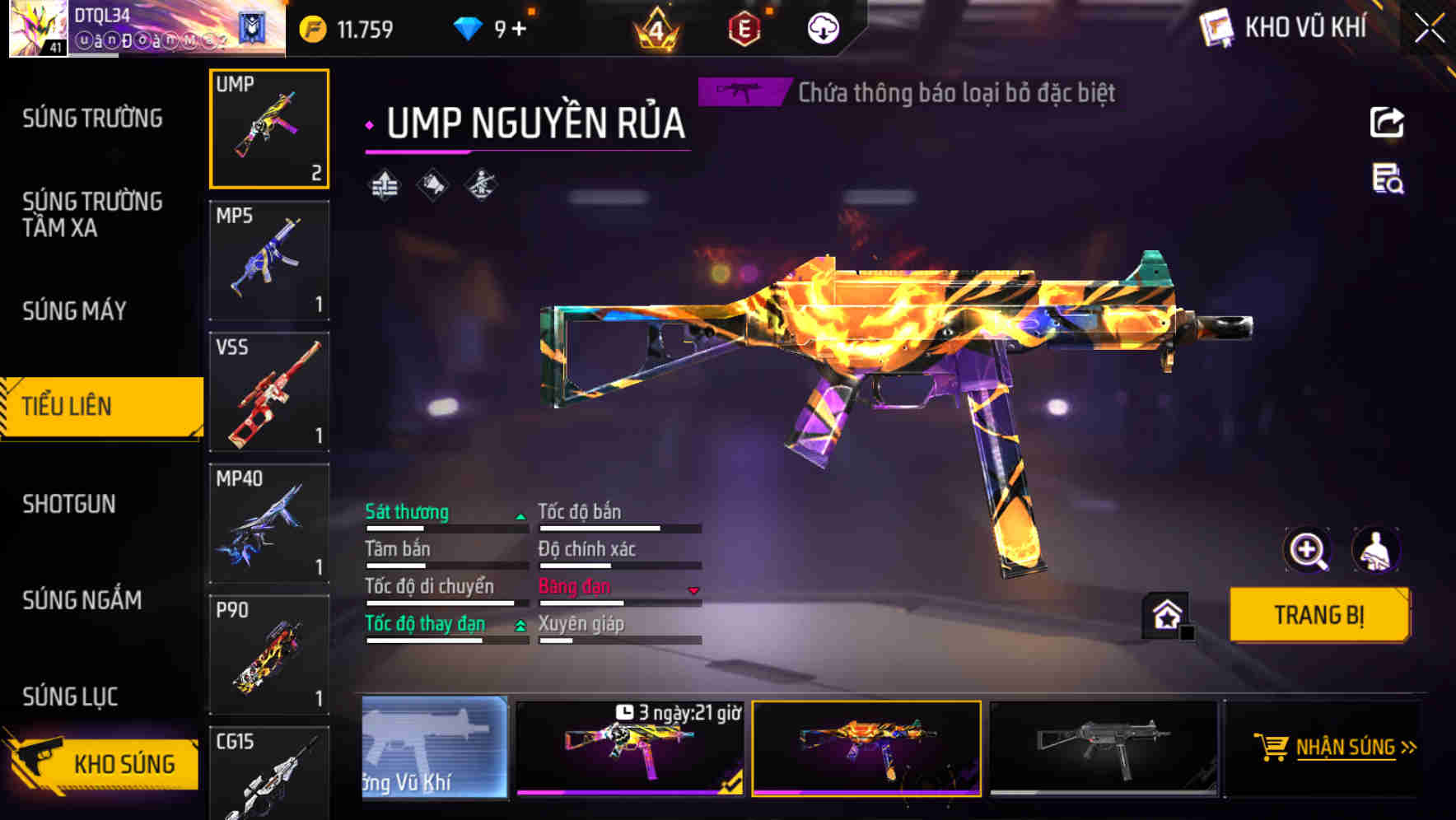Viewport: 1456px width, 820px height.
Task: Pick the P90 weapon tile
Action: 269,655
